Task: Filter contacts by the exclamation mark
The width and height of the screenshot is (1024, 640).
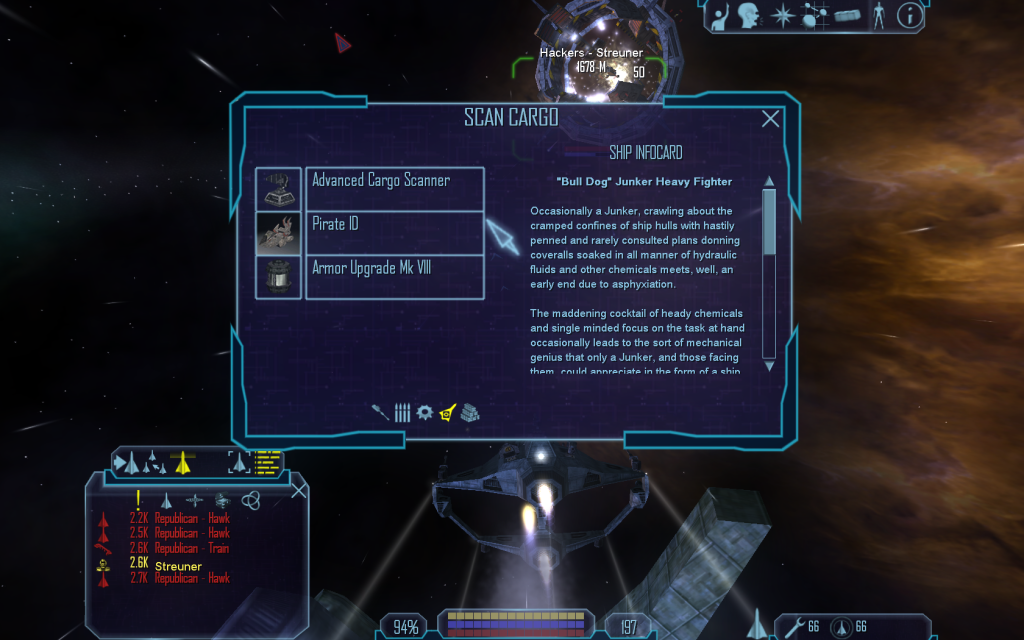Action: tap(138, 500)
